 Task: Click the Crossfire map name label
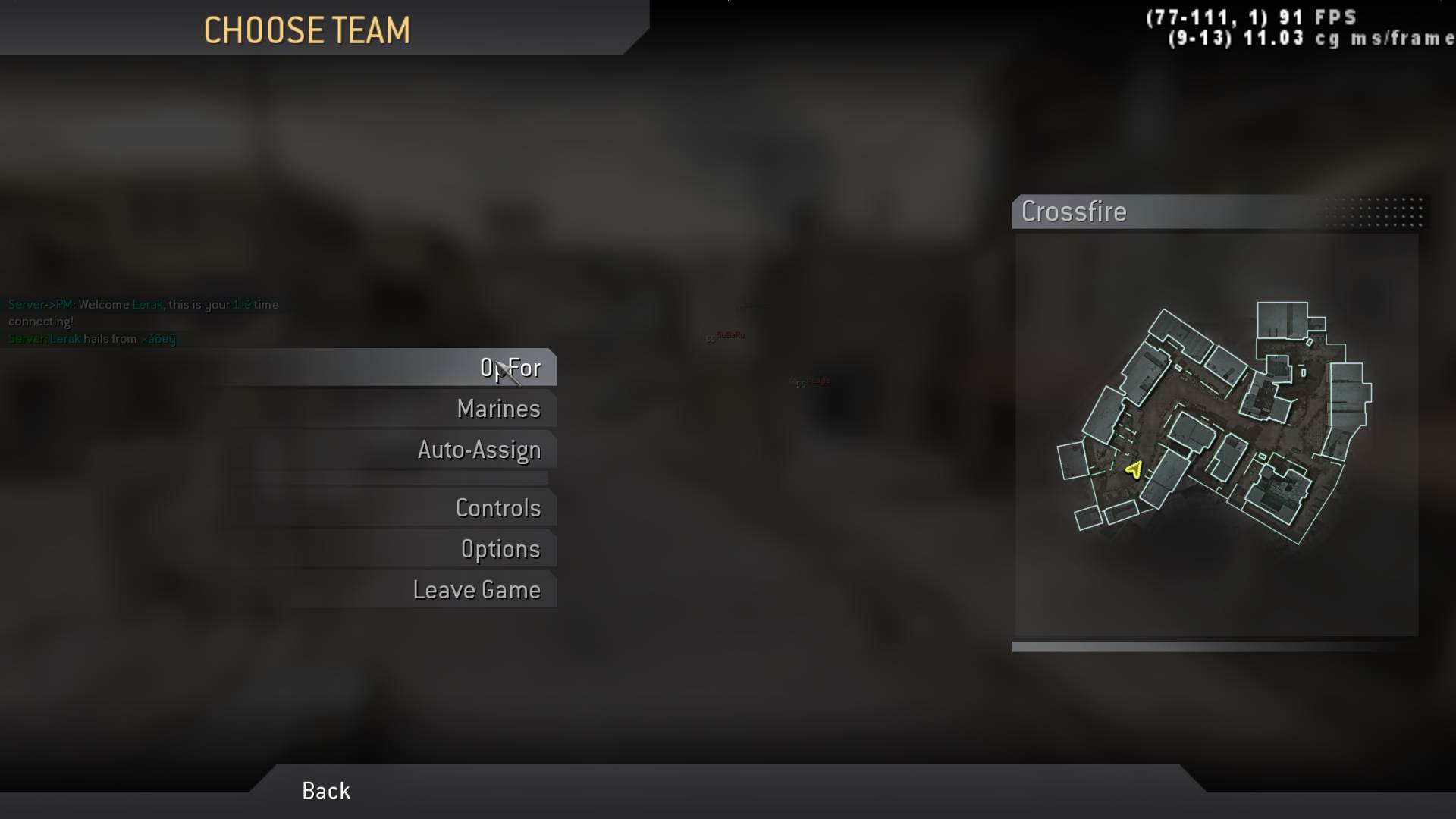tap(1074, 212)
